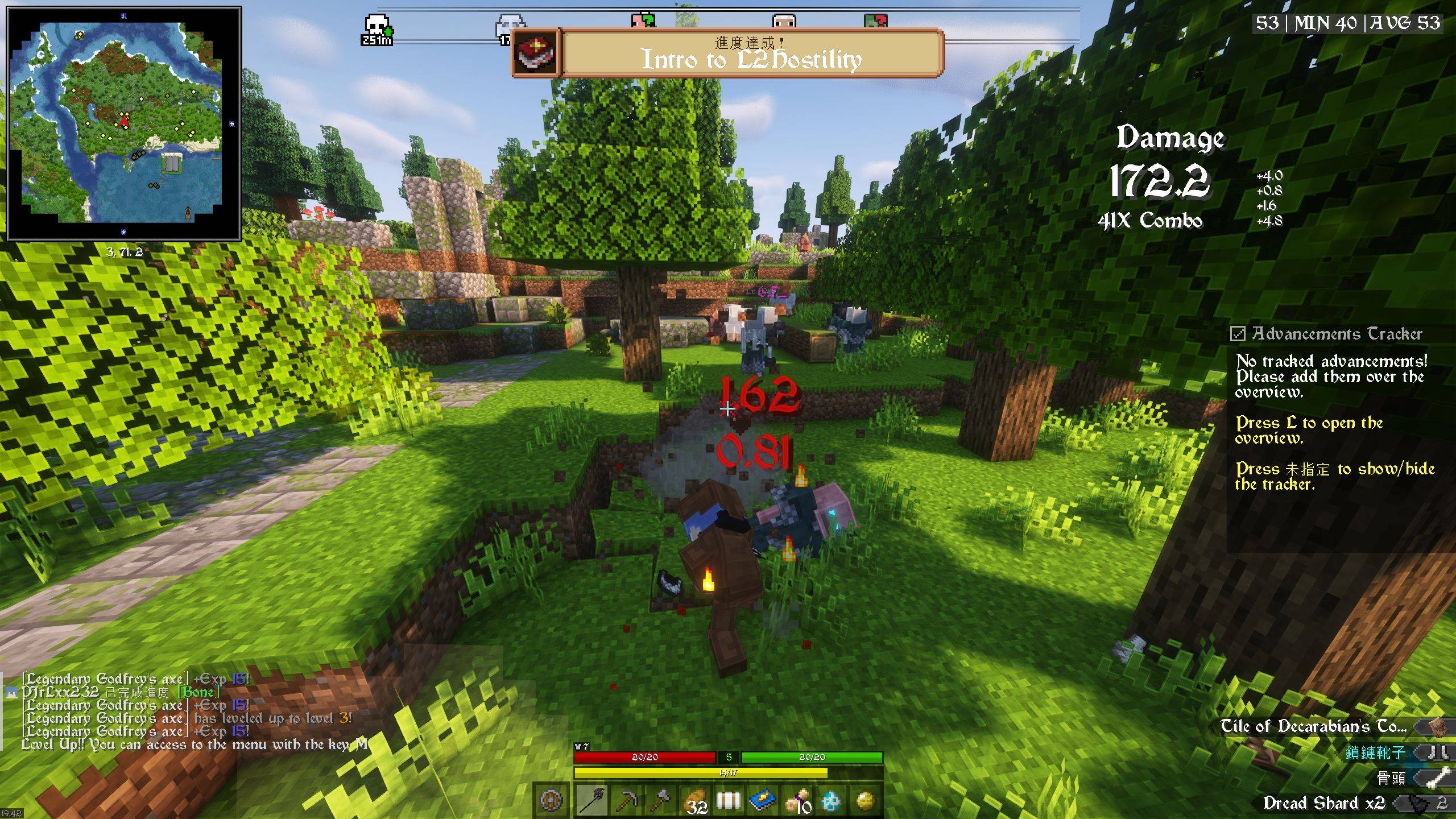Select the stack of 32 bread
Viewport: 1456px width, 819px height.
coord(698,801)
